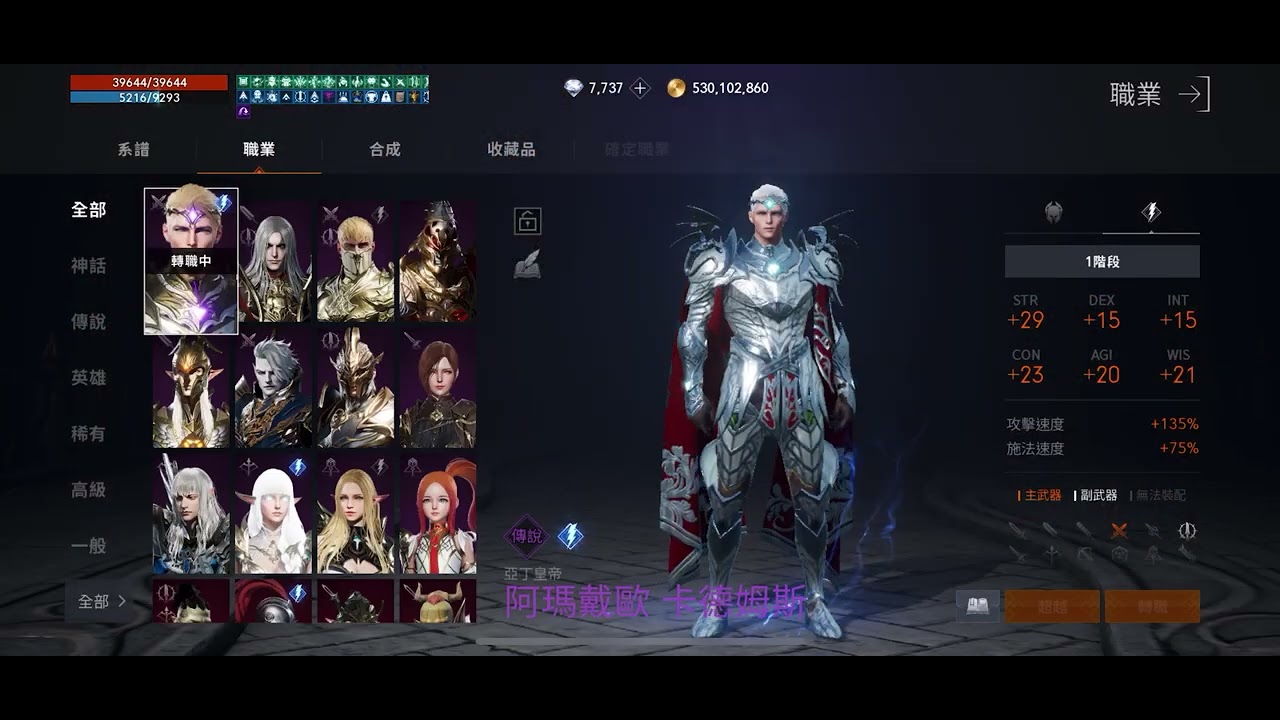Switch weapon filter to 副武器
Viewport: 1280px width, 720px height.
coord(1100,495)
